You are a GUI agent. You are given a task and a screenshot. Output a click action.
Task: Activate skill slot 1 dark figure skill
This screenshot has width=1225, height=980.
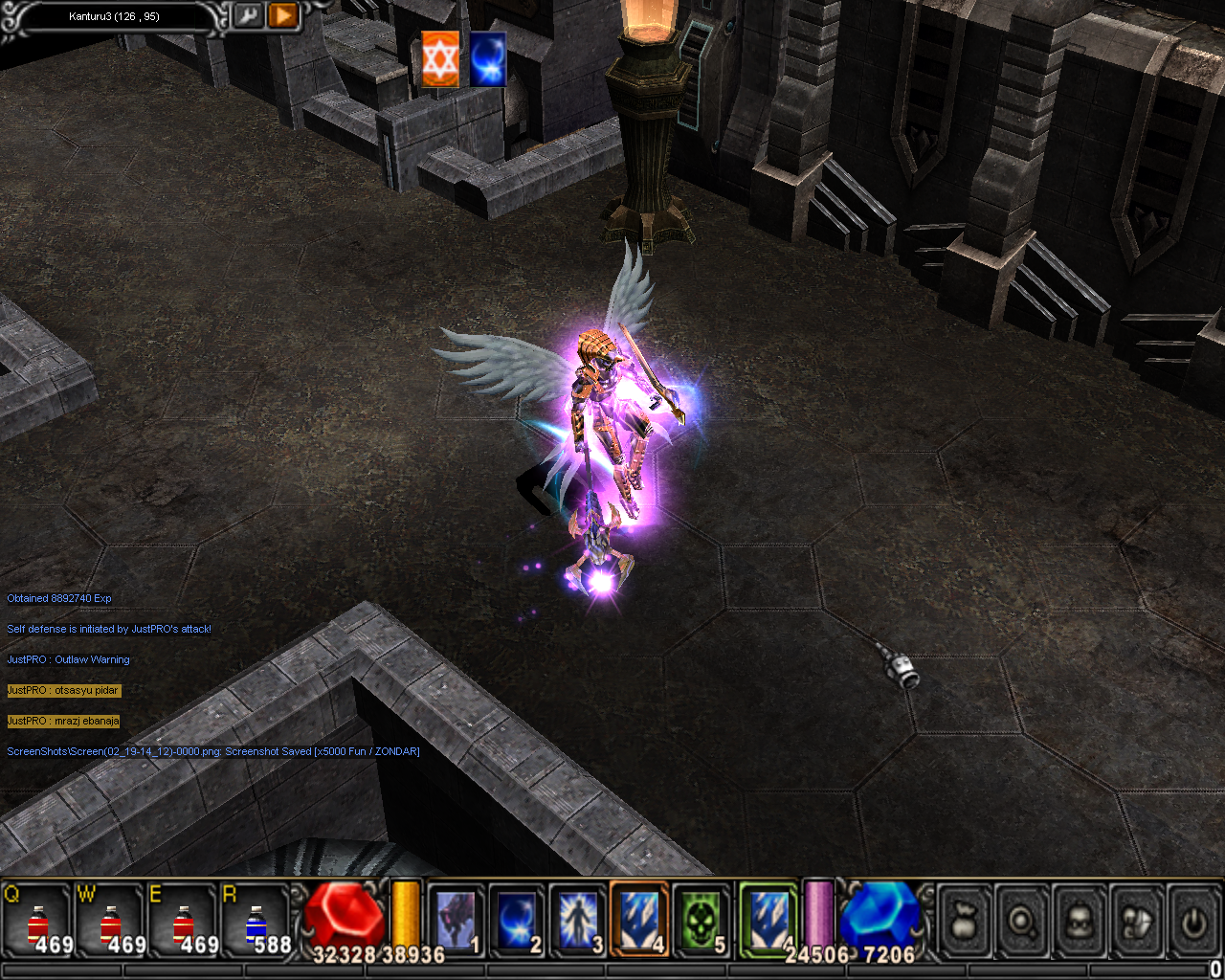[x=456, y=920]
